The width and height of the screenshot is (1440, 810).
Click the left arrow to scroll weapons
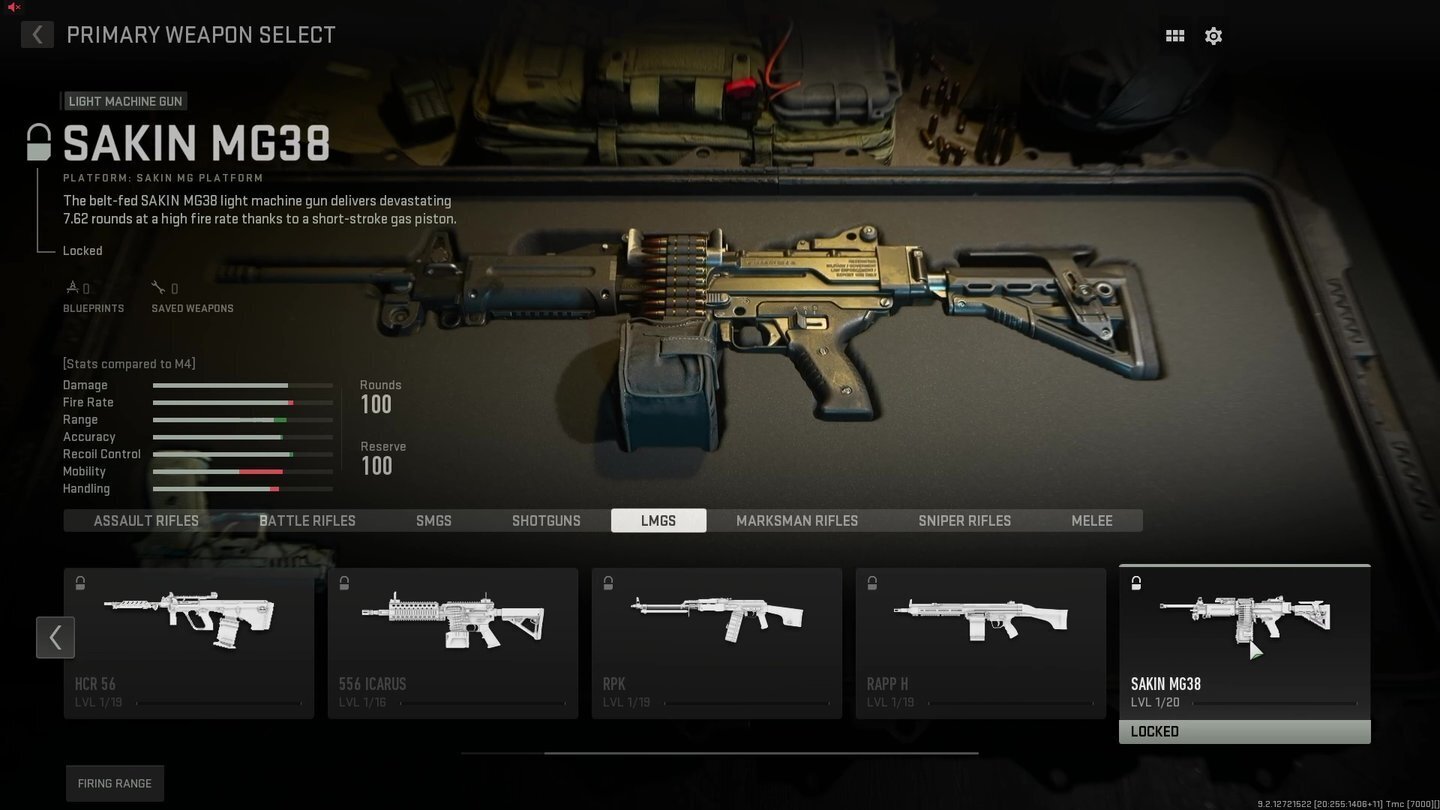[55, 637]
